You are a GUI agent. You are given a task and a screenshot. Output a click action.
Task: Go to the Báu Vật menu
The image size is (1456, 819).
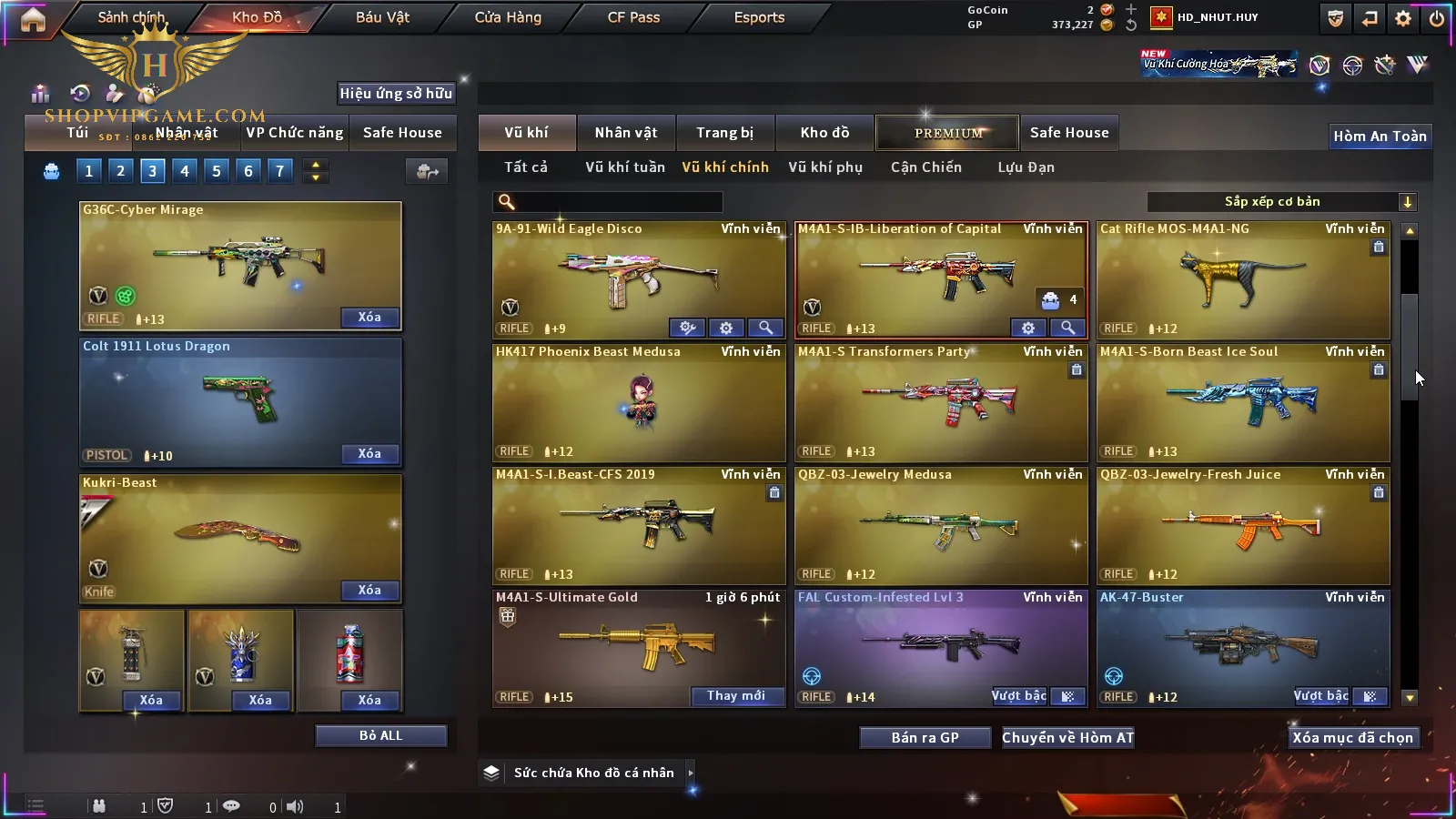[x=382, y=17]
